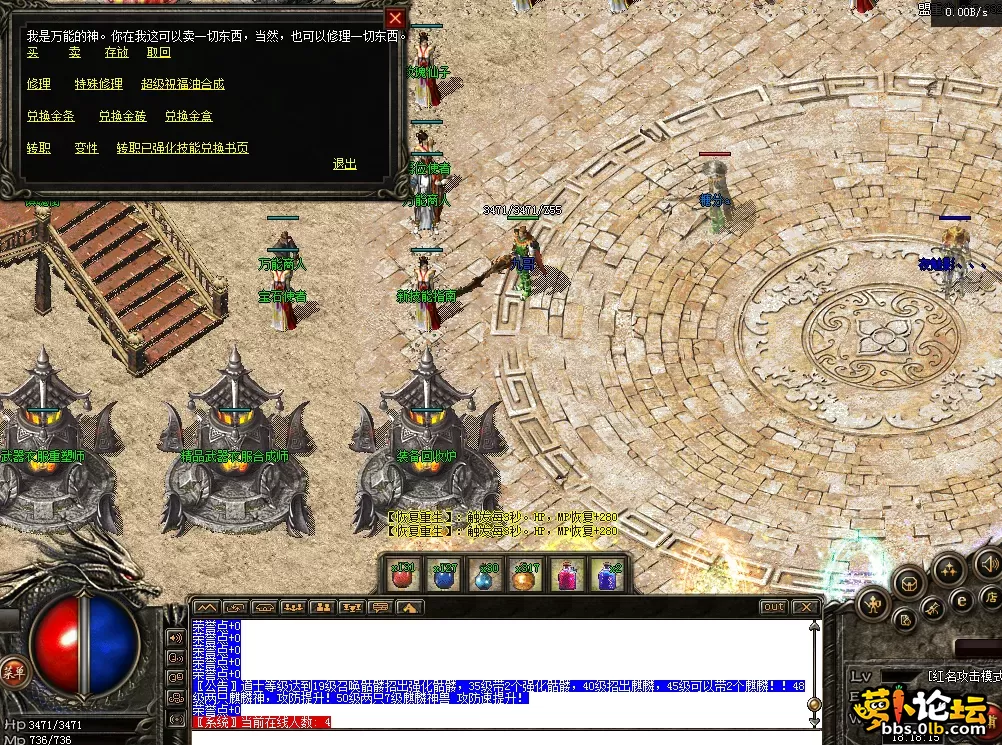Choose the 买 (buy) option
This screenshot has width=1002, height=745.
[33, 52]
